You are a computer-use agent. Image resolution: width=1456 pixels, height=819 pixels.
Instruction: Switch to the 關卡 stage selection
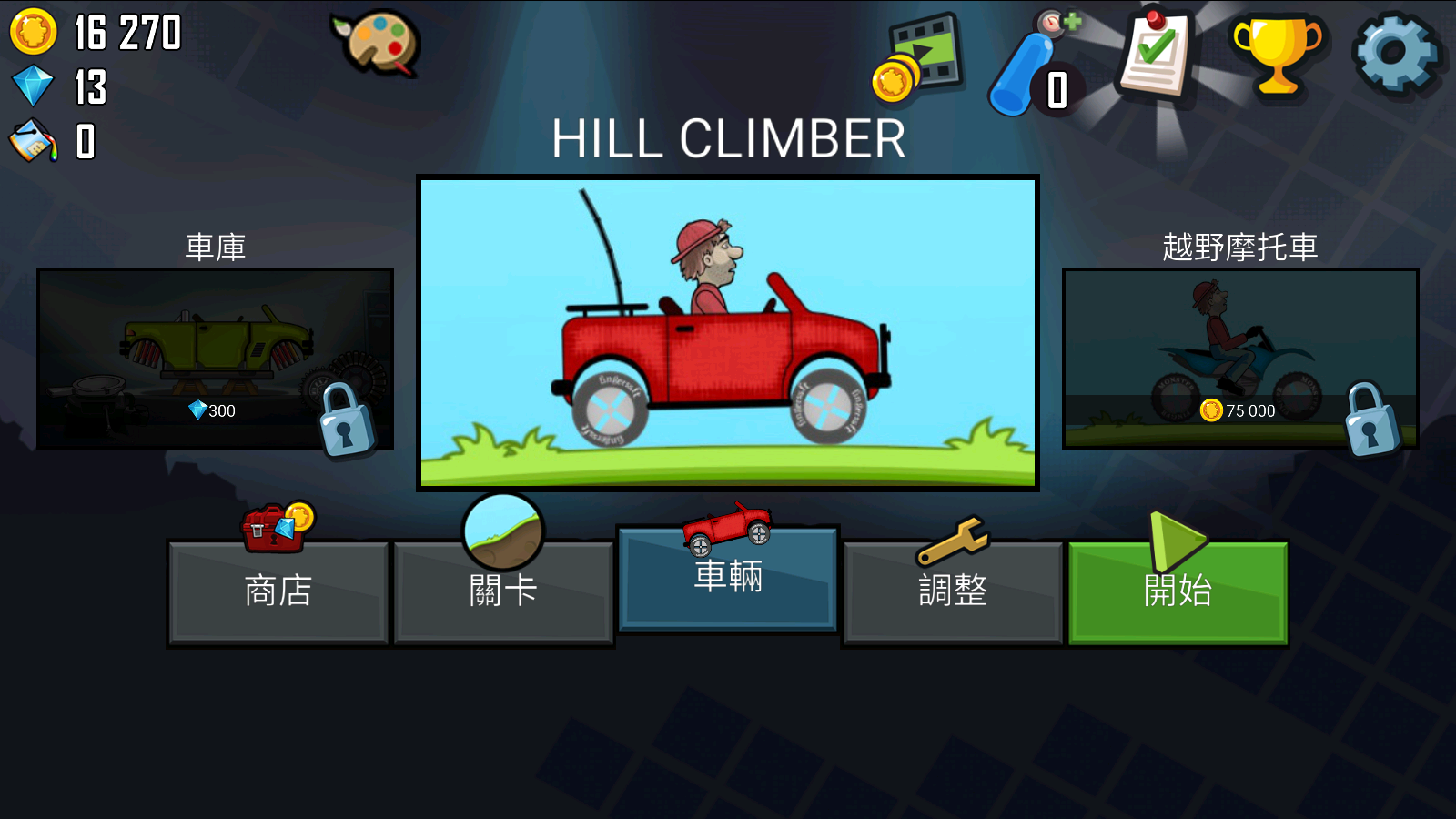503,591
